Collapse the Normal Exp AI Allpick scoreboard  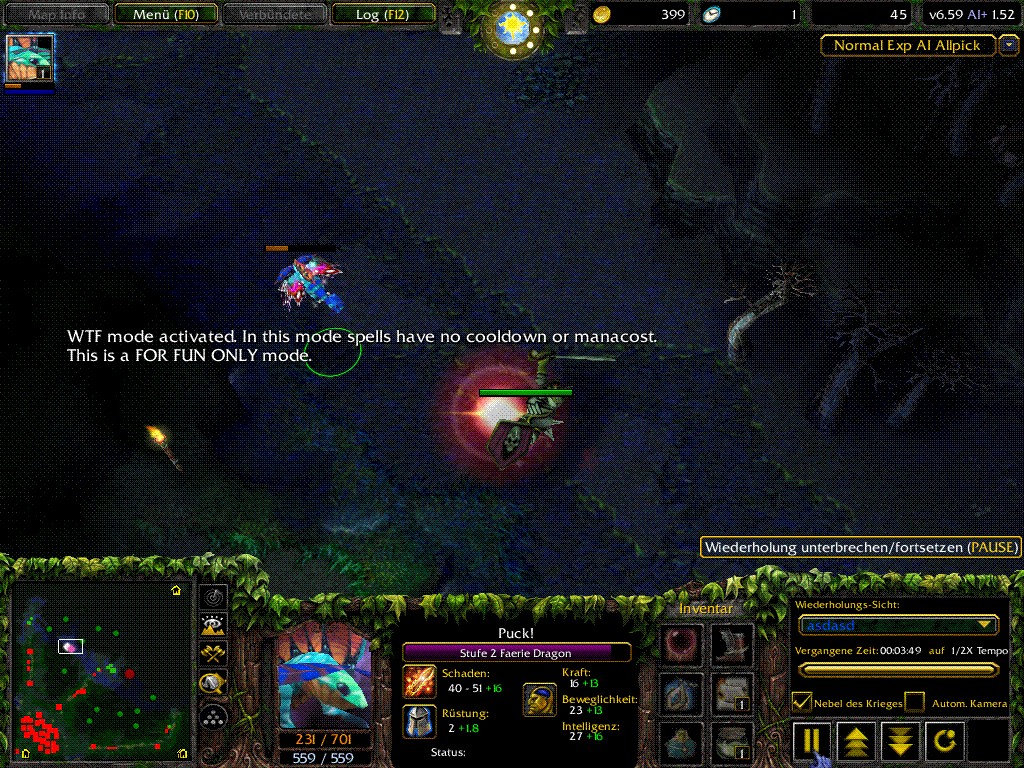point(1009,45)
